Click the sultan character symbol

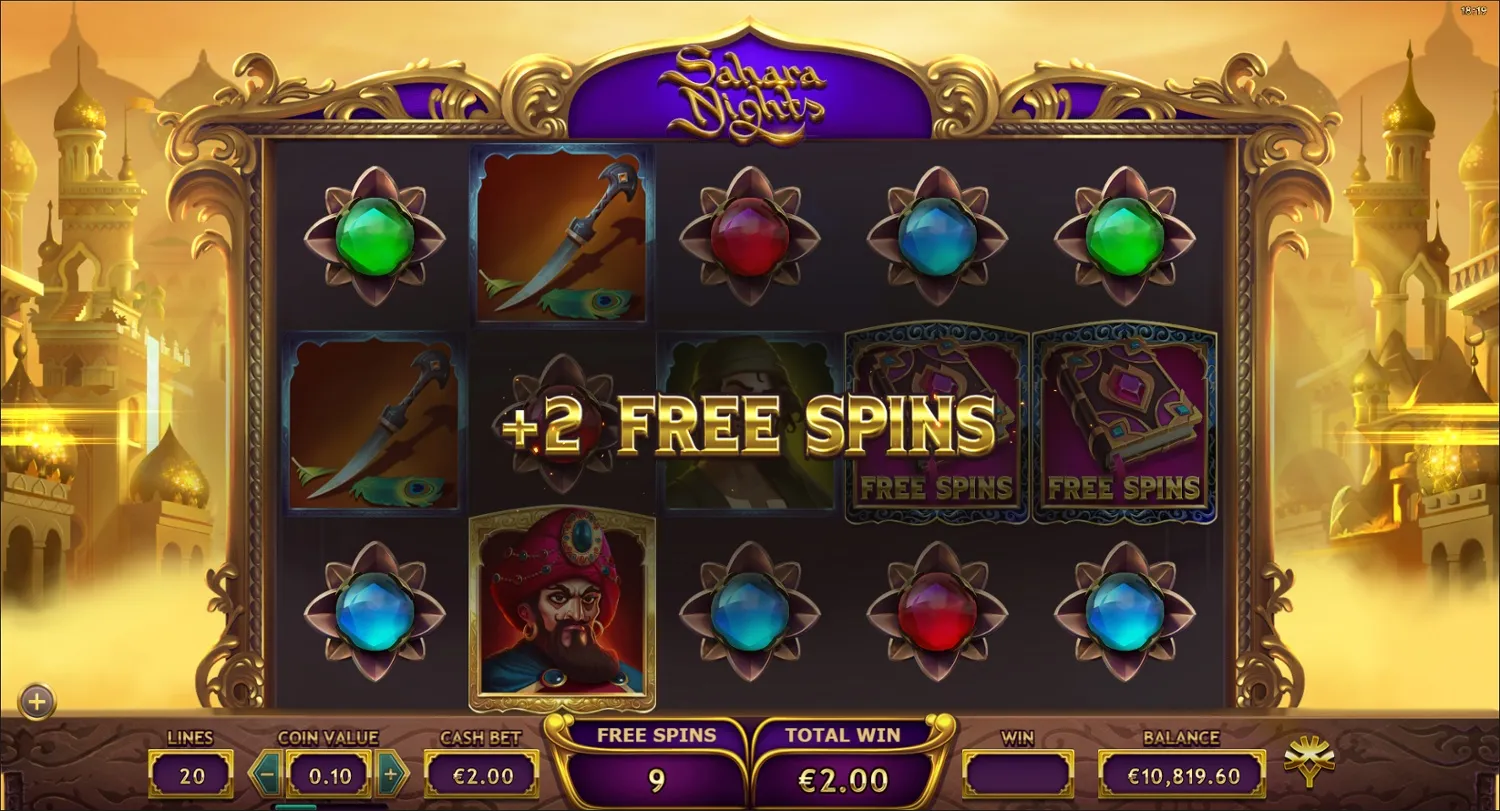562,610
